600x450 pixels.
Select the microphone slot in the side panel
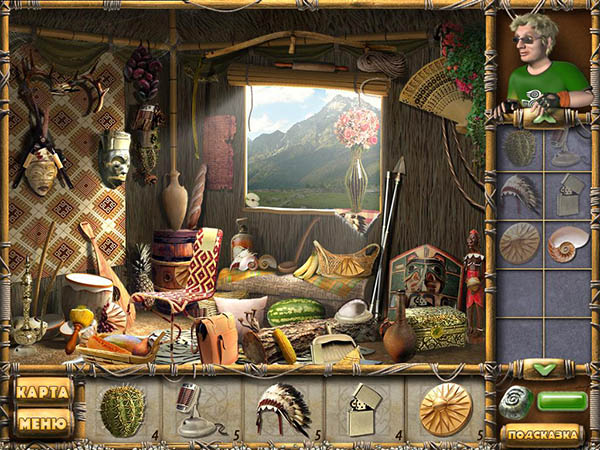(x=568, y=146)
